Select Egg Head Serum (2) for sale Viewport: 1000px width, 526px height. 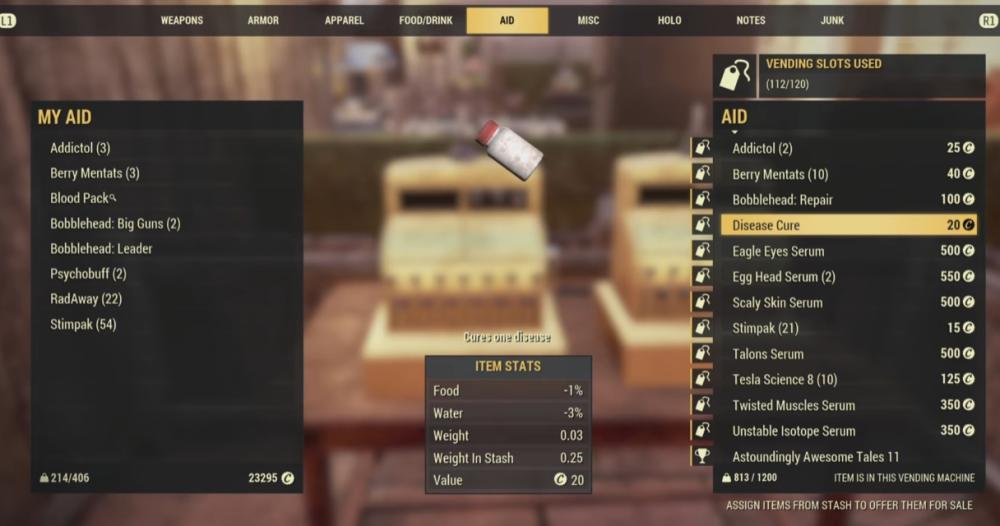(x=783, y=277)
